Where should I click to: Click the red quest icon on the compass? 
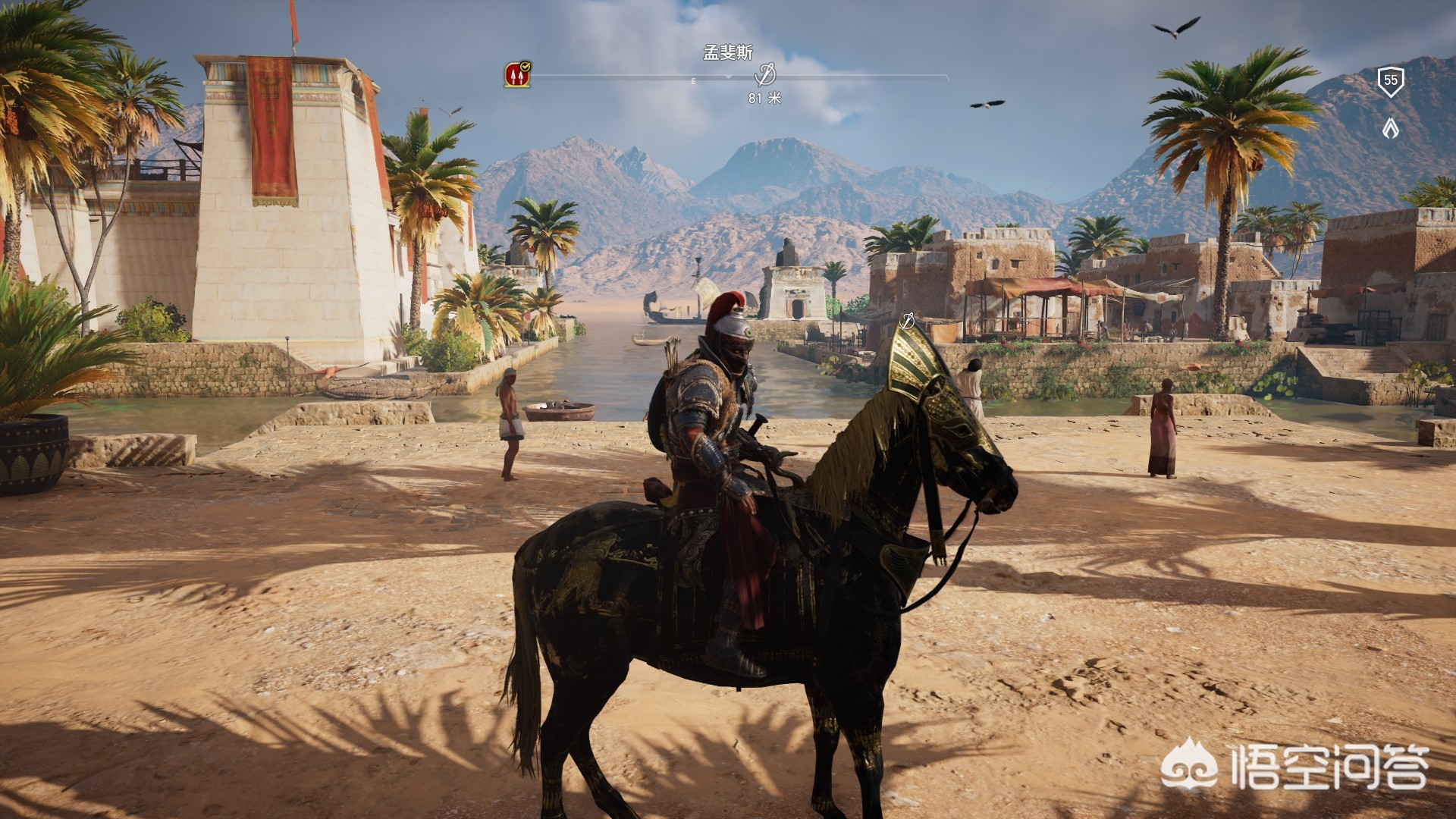click(517, 75)
